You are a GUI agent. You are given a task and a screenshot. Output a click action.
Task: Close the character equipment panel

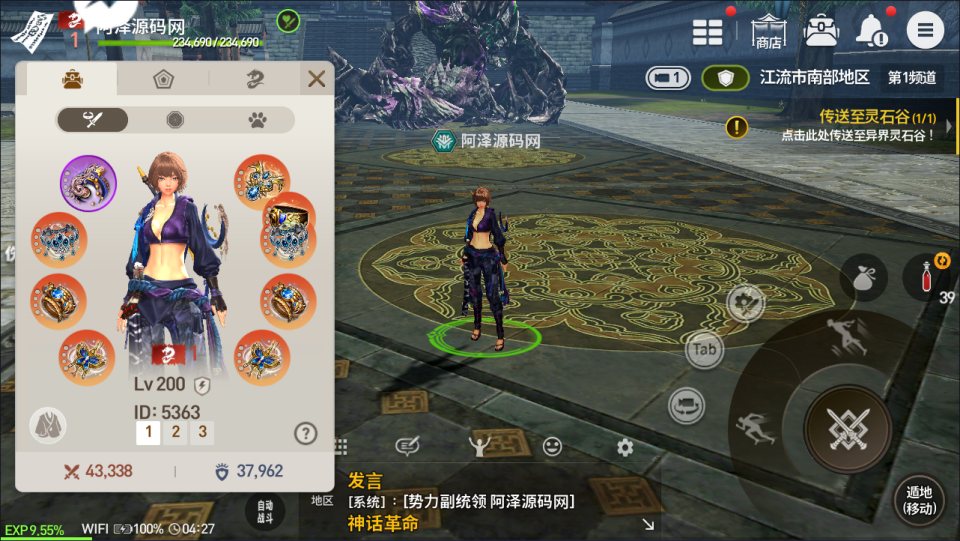(x=316, y=79)
